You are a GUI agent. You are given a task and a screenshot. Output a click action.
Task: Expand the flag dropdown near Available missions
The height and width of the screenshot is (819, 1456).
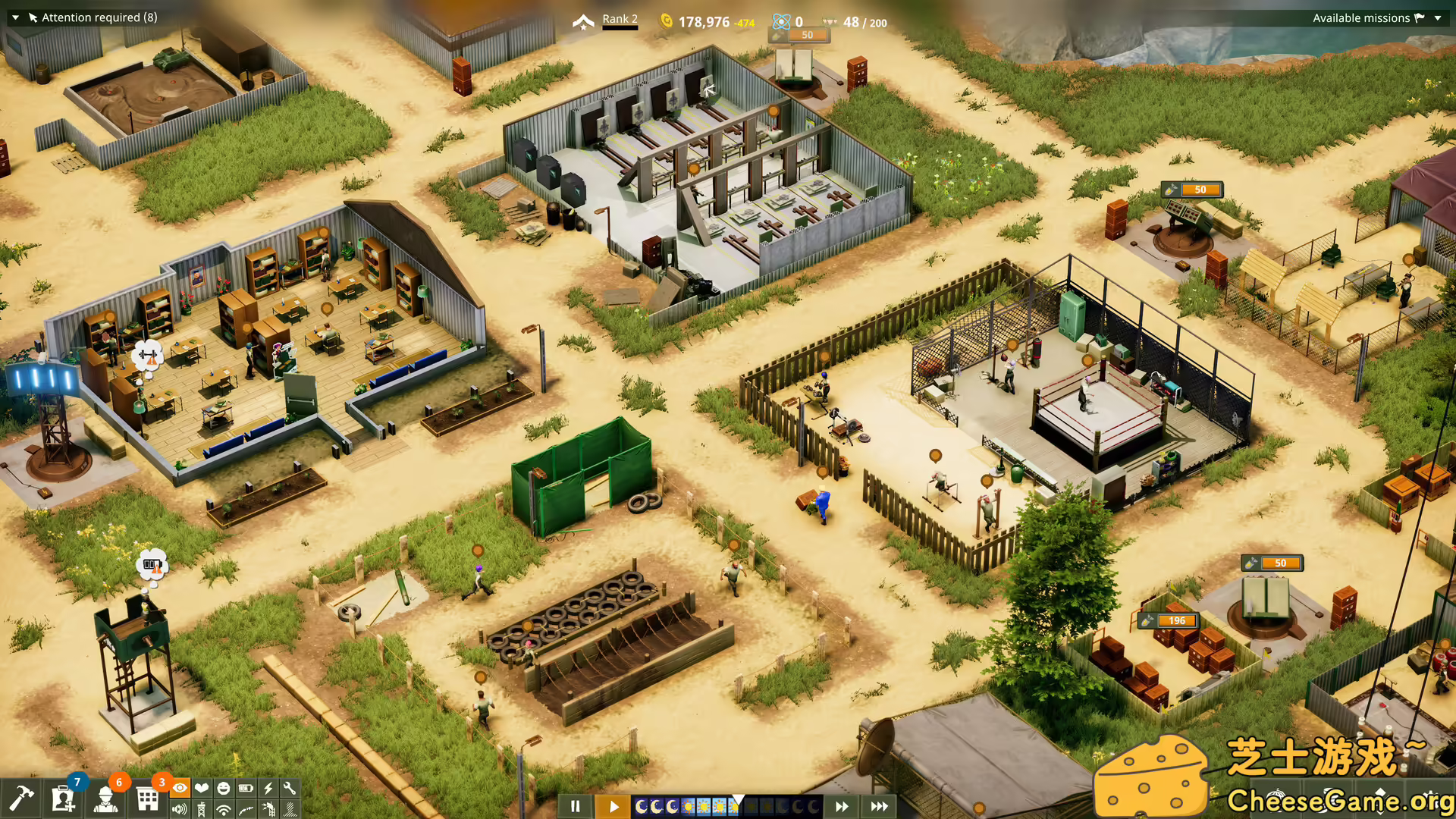pyautogui.click(x=1437, y=17)
